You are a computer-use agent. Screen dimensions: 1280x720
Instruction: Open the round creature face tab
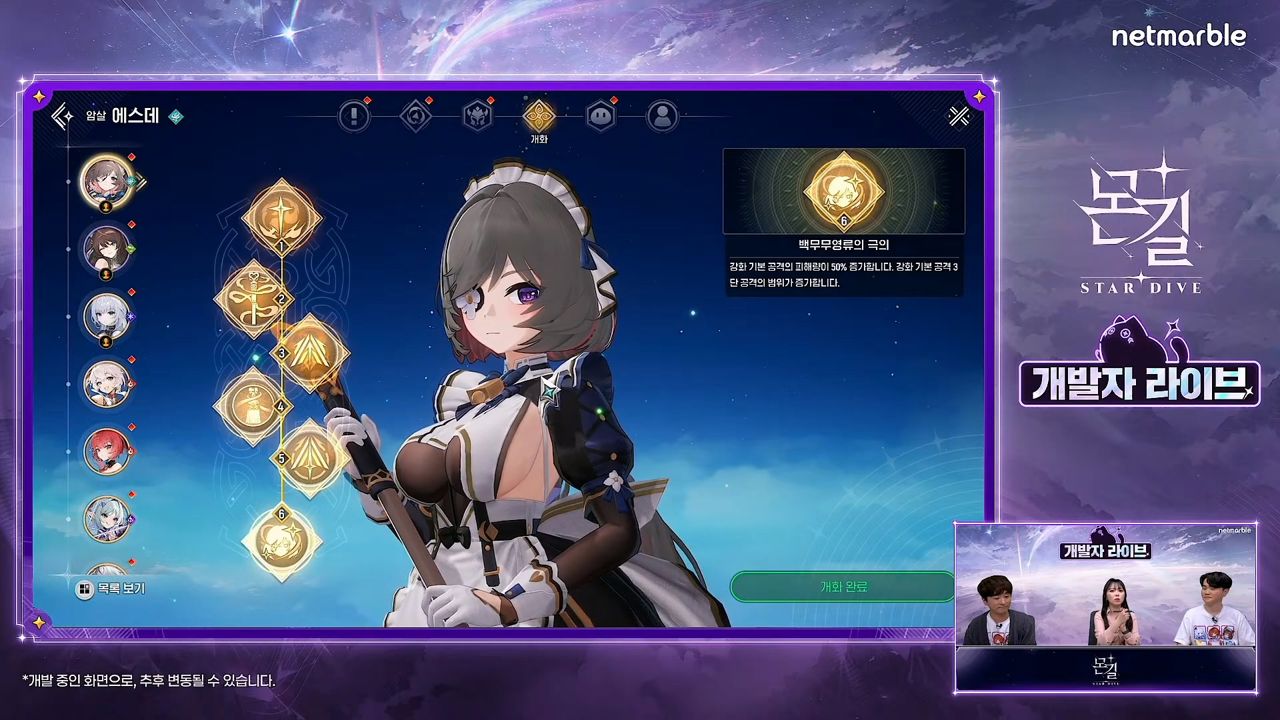[600, 117]
